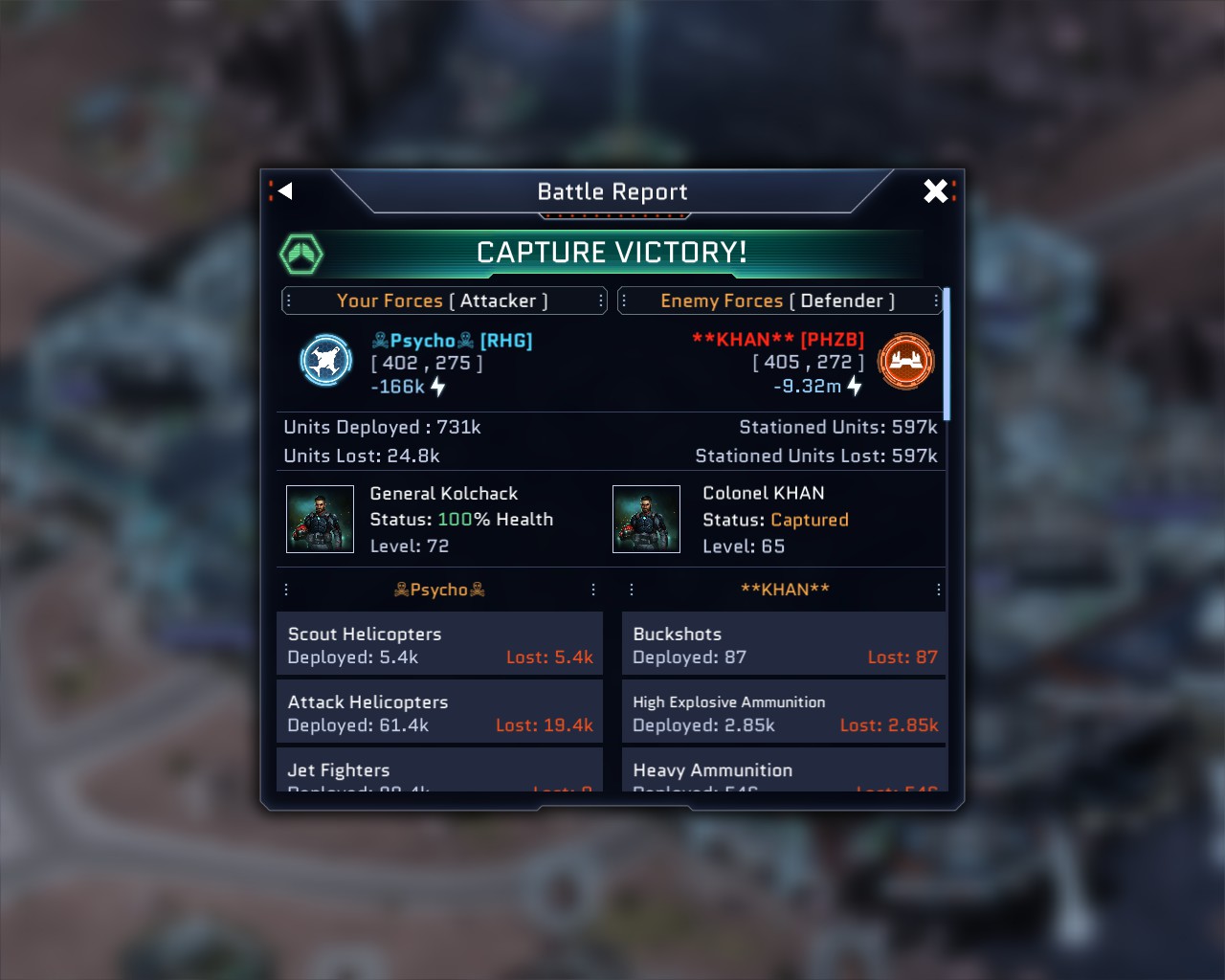Image resolution: width=1225 pixels, height=980 pixels.
Task: Select the Attack Helicopters unit row
Action: (439, 713)
